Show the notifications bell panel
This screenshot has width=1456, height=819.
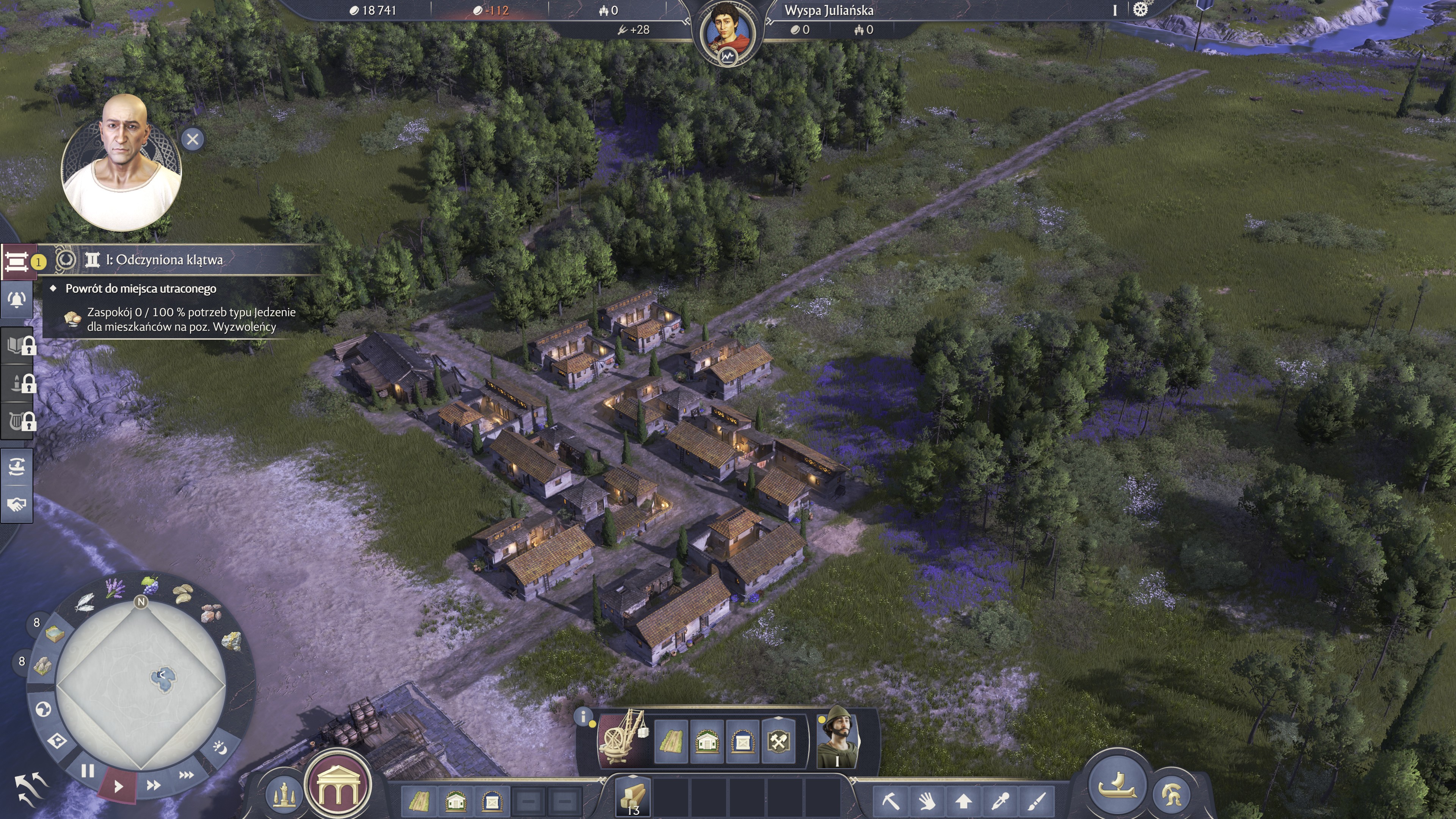click(x=17, y=300)
